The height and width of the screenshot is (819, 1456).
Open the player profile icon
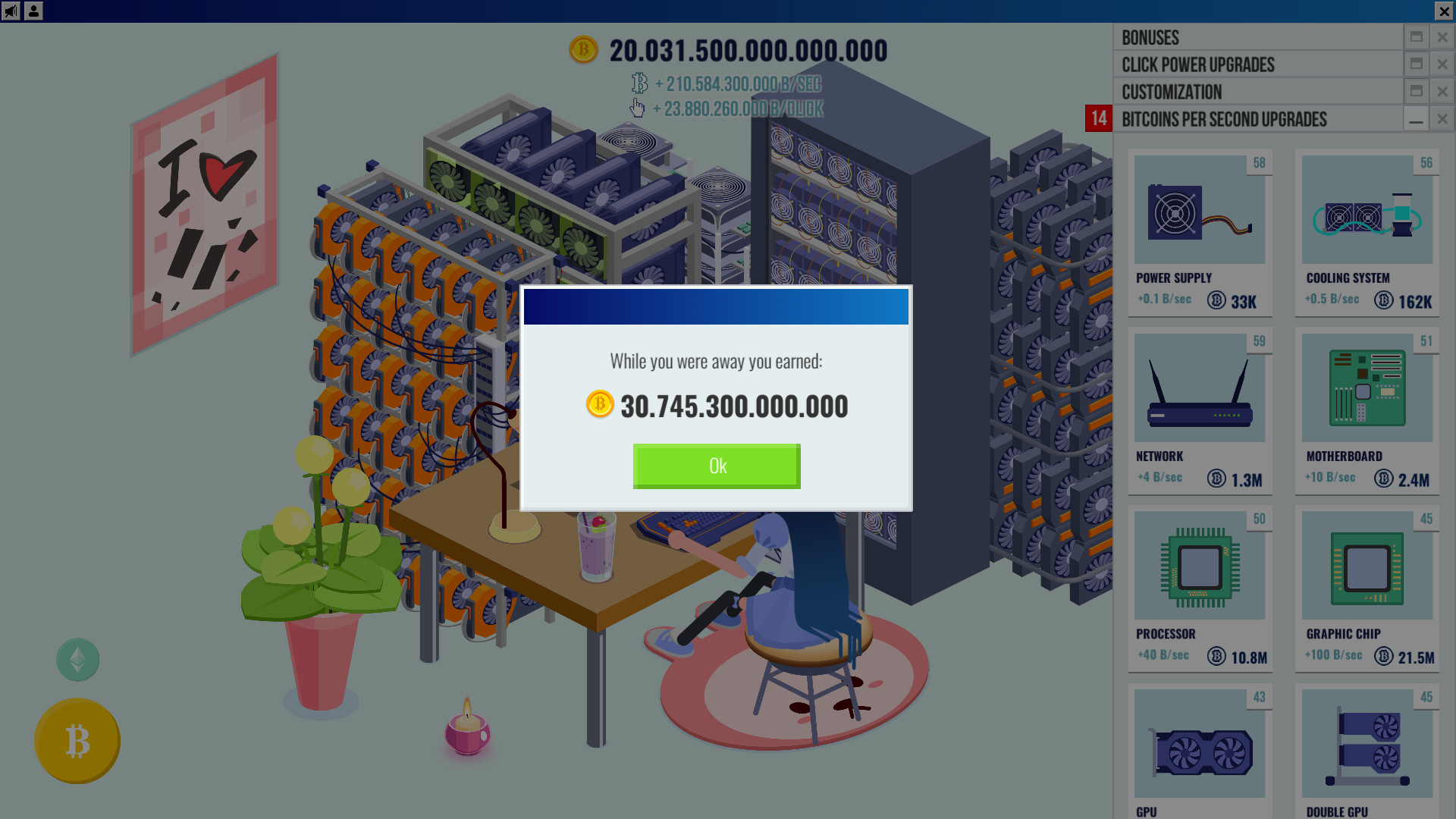[32, 11]
